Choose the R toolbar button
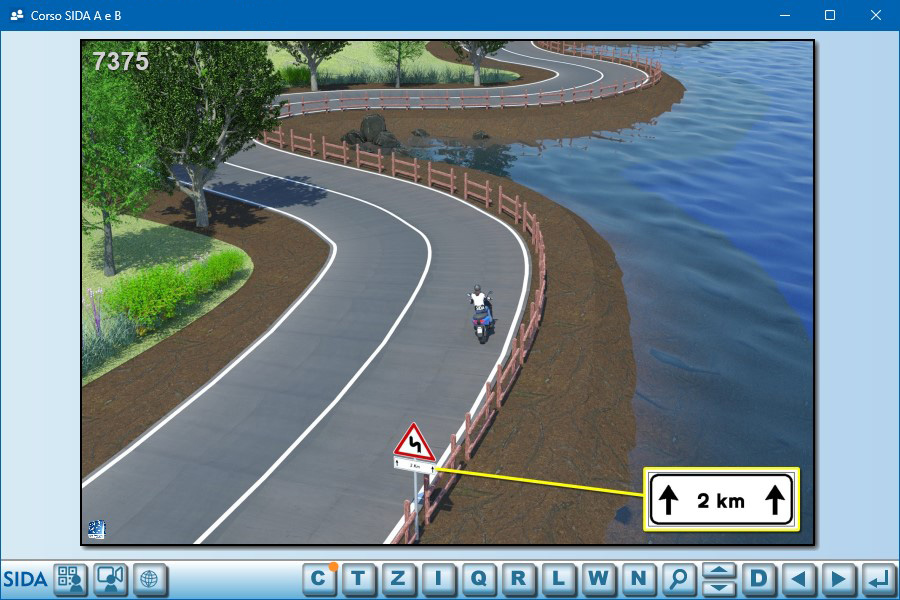 click(519, 578)
